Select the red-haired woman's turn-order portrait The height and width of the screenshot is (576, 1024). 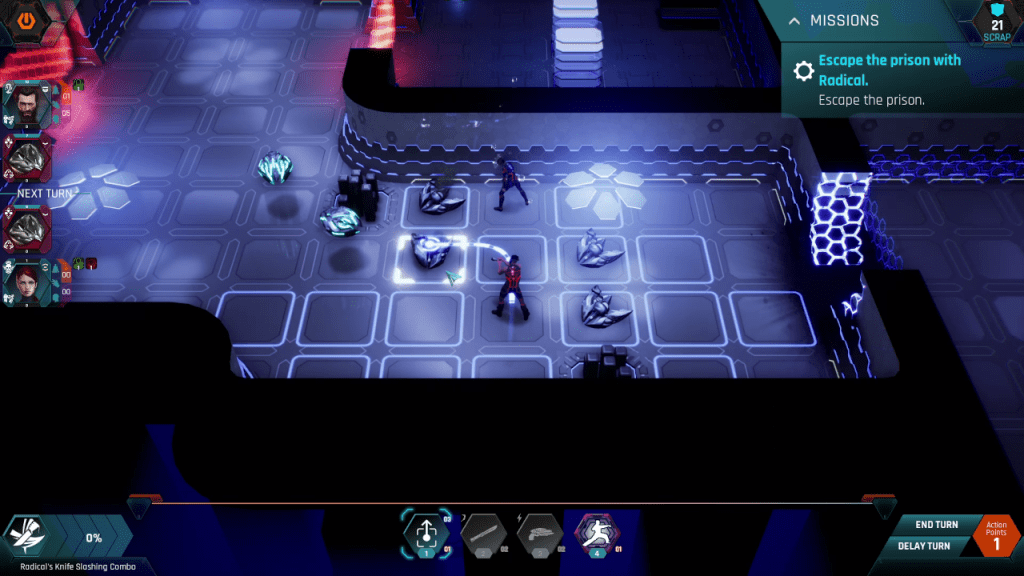26,280
